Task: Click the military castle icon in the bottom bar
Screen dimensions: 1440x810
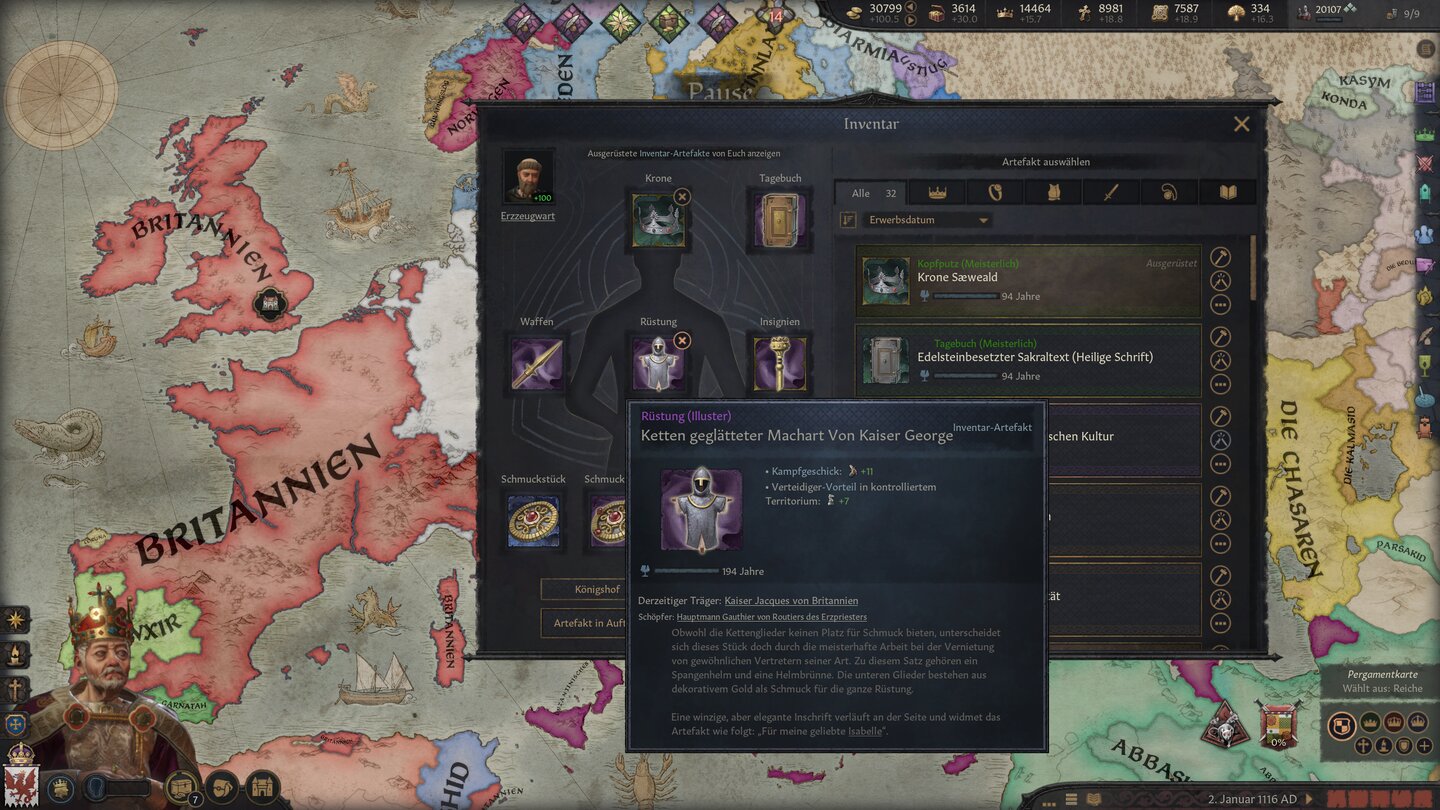Action: point(263,787)
